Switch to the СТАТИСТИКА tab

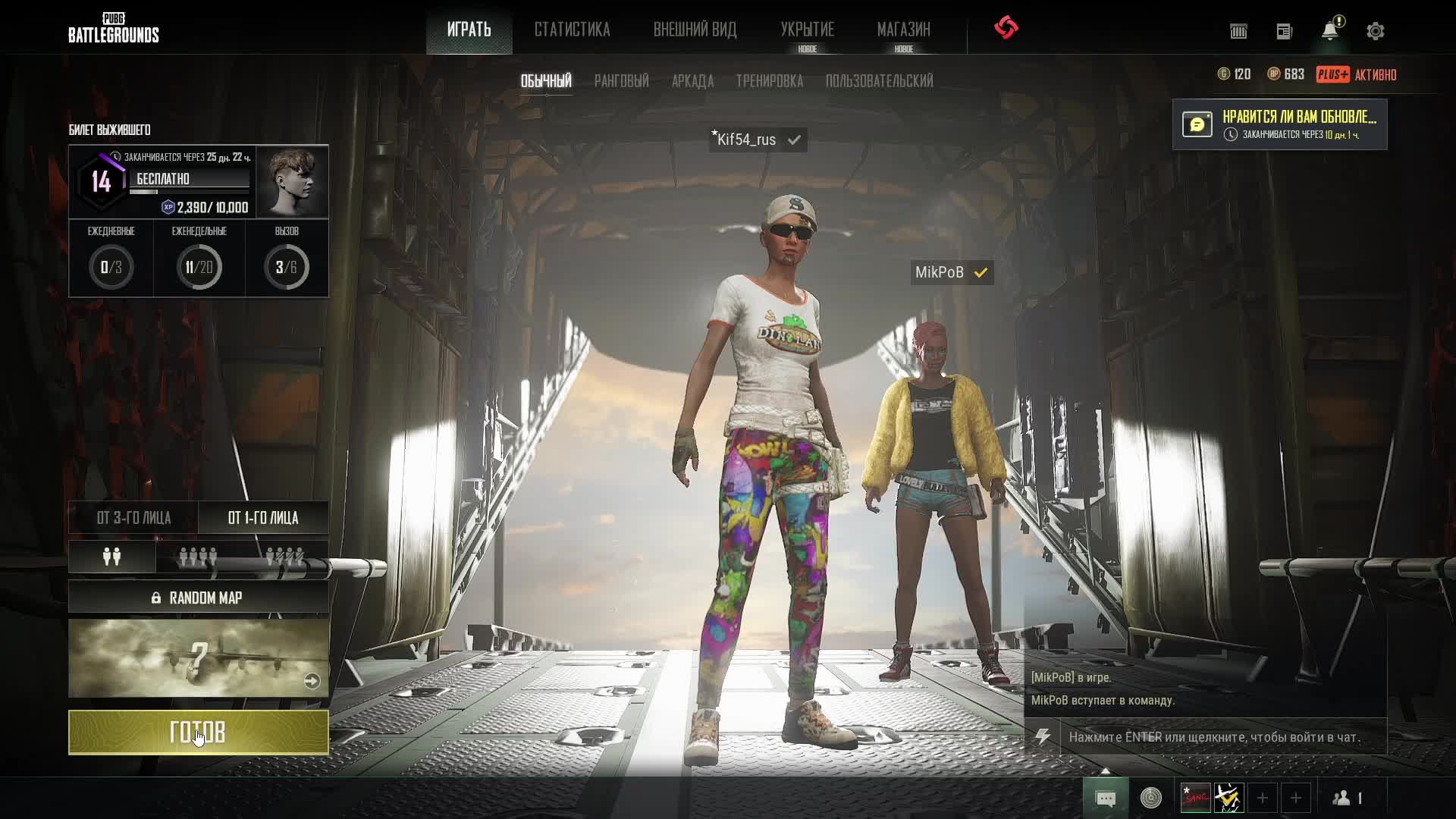[x=573, y=30]
